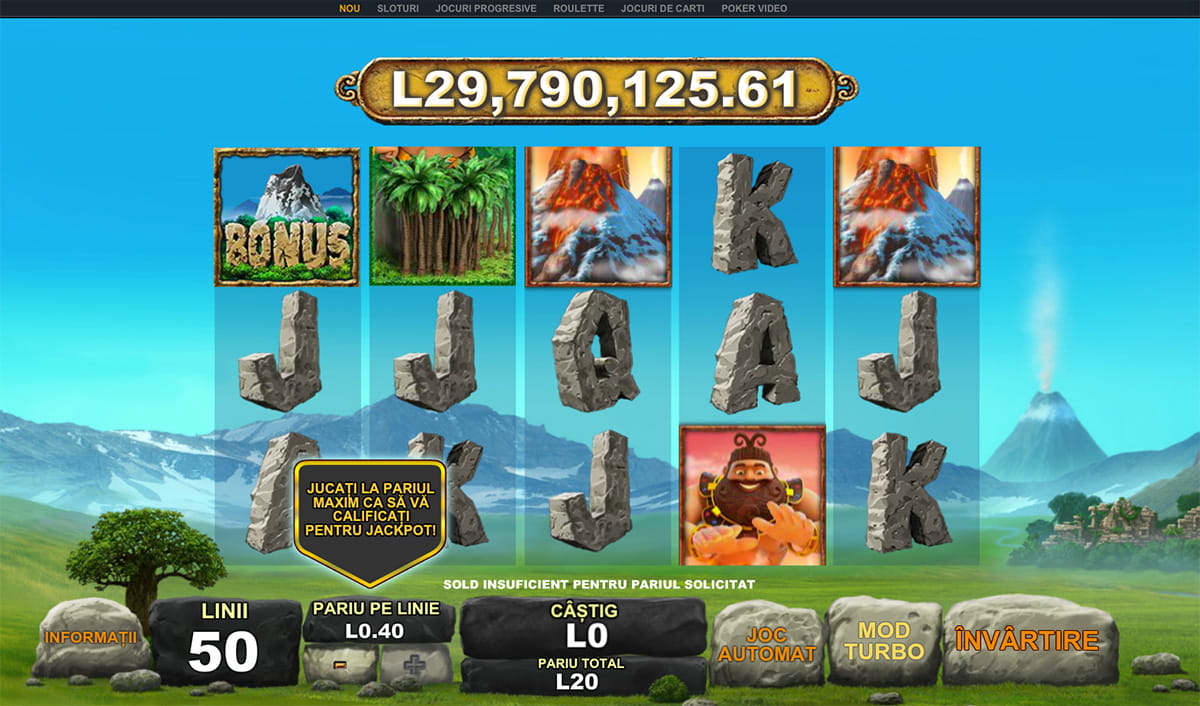Start Joc Automat autoplay
This screenshot has height=706, width=1200.
tap(766, 644)
